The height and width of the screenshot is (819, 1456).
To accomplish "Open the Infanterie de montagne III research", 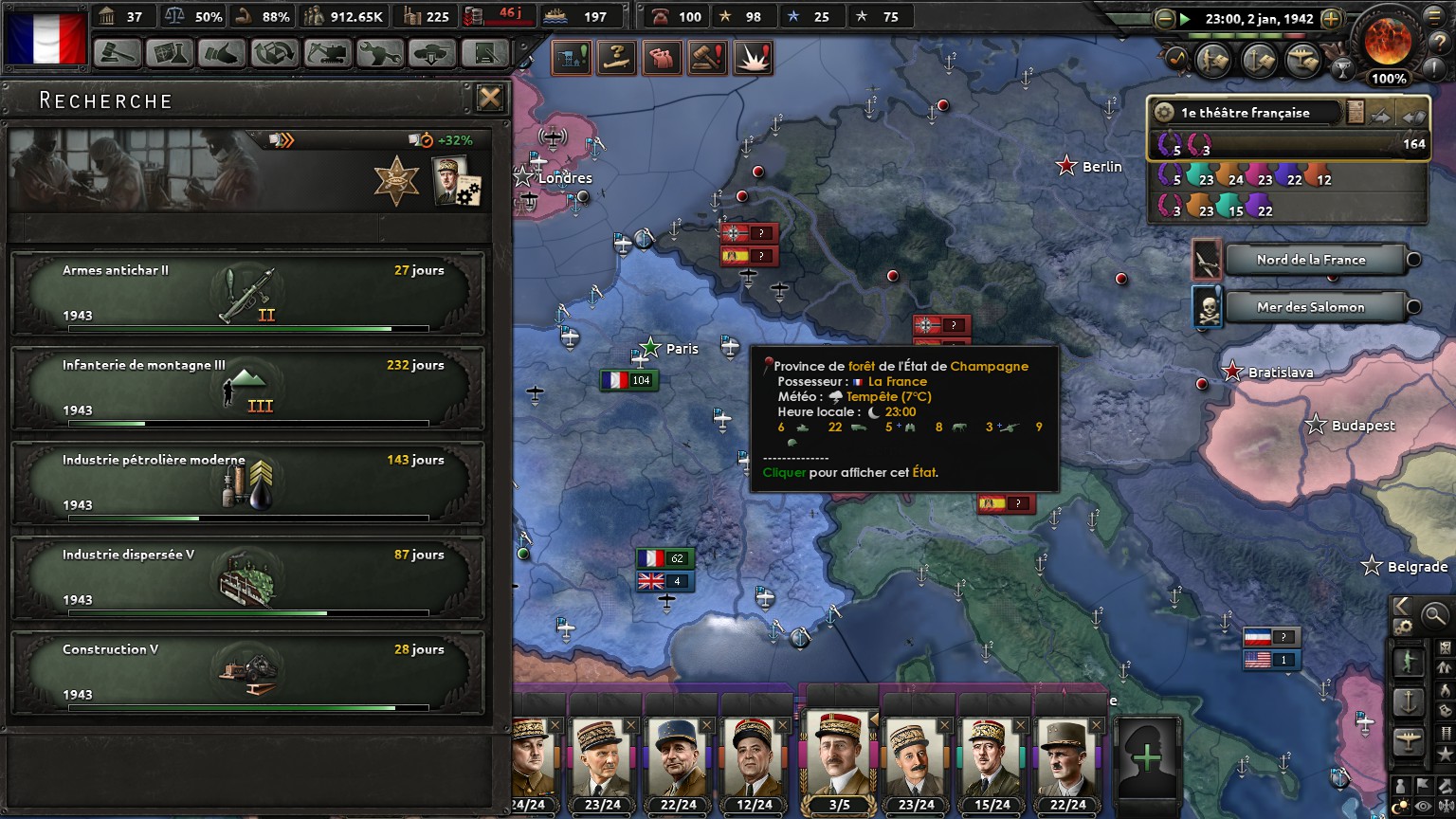I will pos(247,389).
